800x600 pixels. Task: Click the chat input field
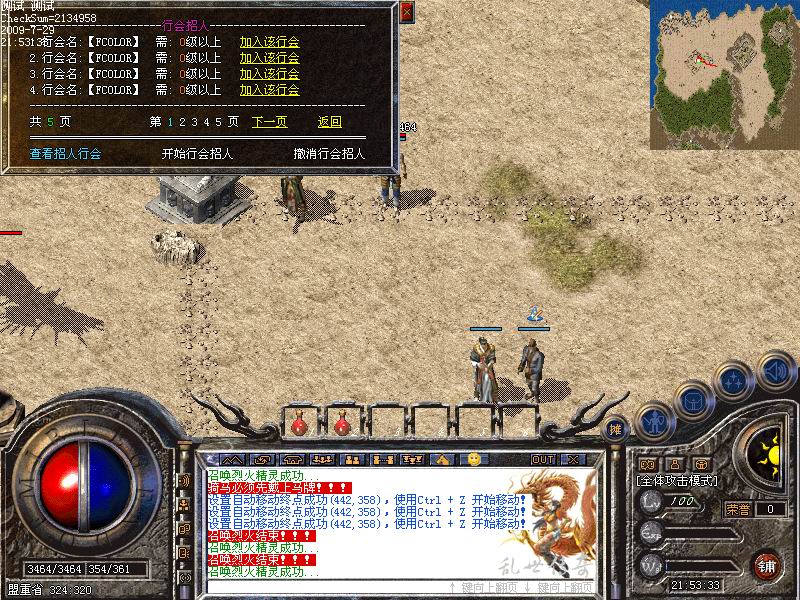click(320, 587)
